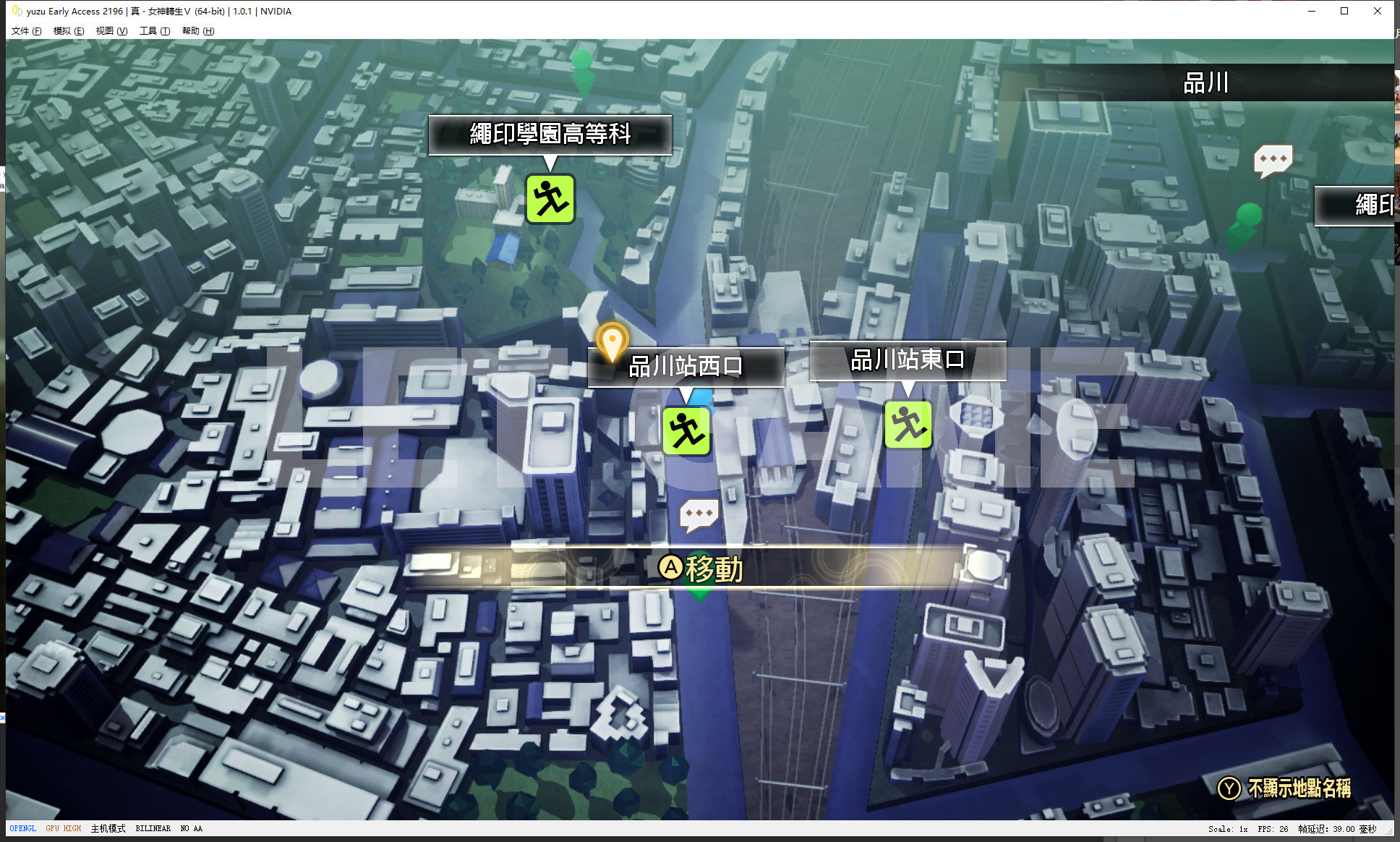This screenshot has width=1400, height=842.
Task: Select the 品川站東口 location label
Action: coord(908,360)
